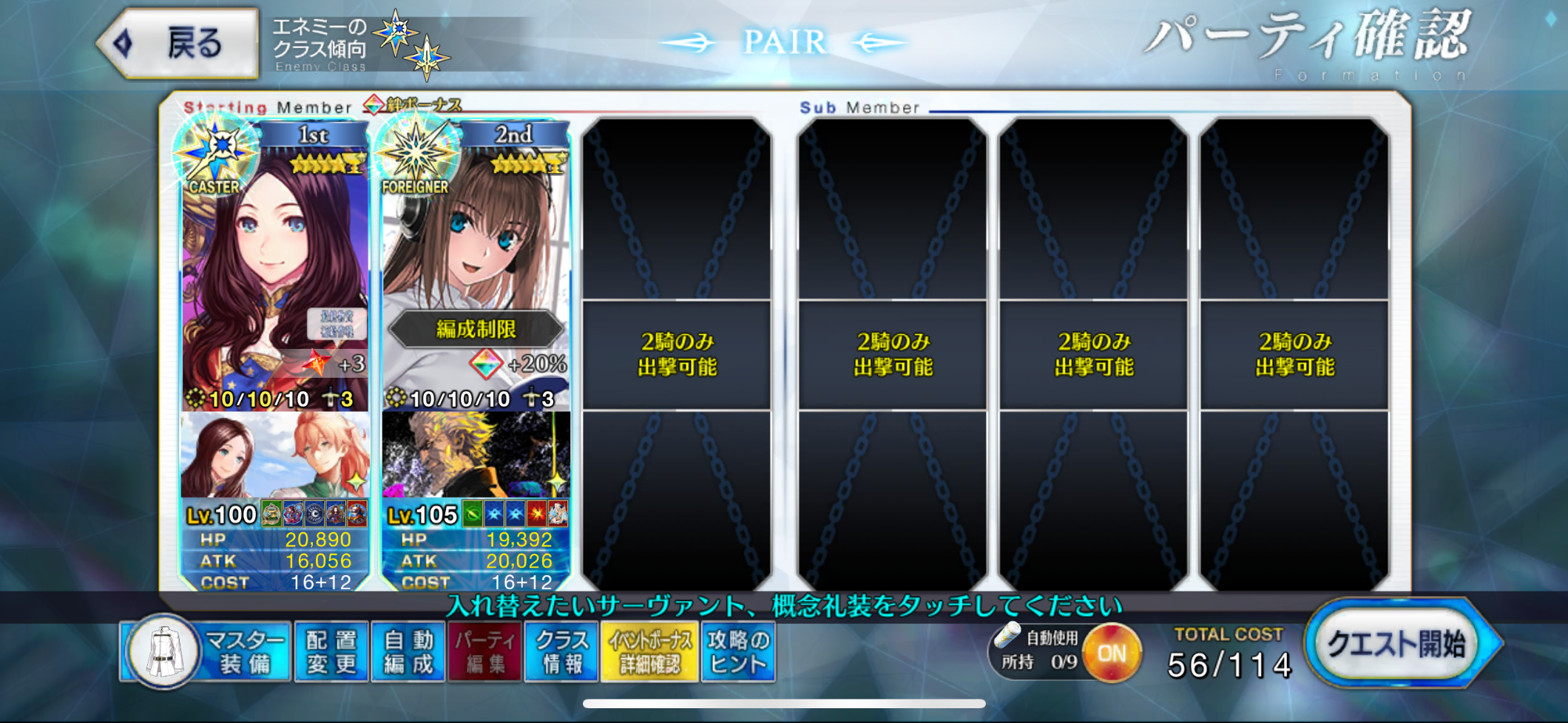Image resolution: width=1568 pixels, height=723 pixels.
Task: Choose the Foreigner's craft essence card
Action: point(476,455)
